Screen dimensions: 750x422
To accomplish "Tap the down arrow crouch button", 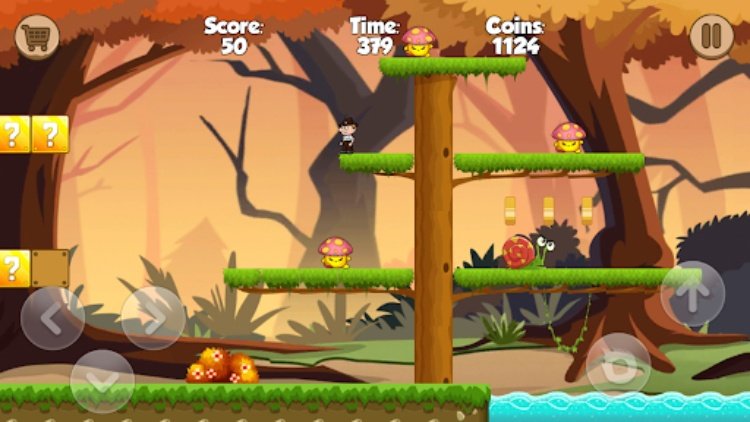I will pyautogui.click(x=102, y=380).
